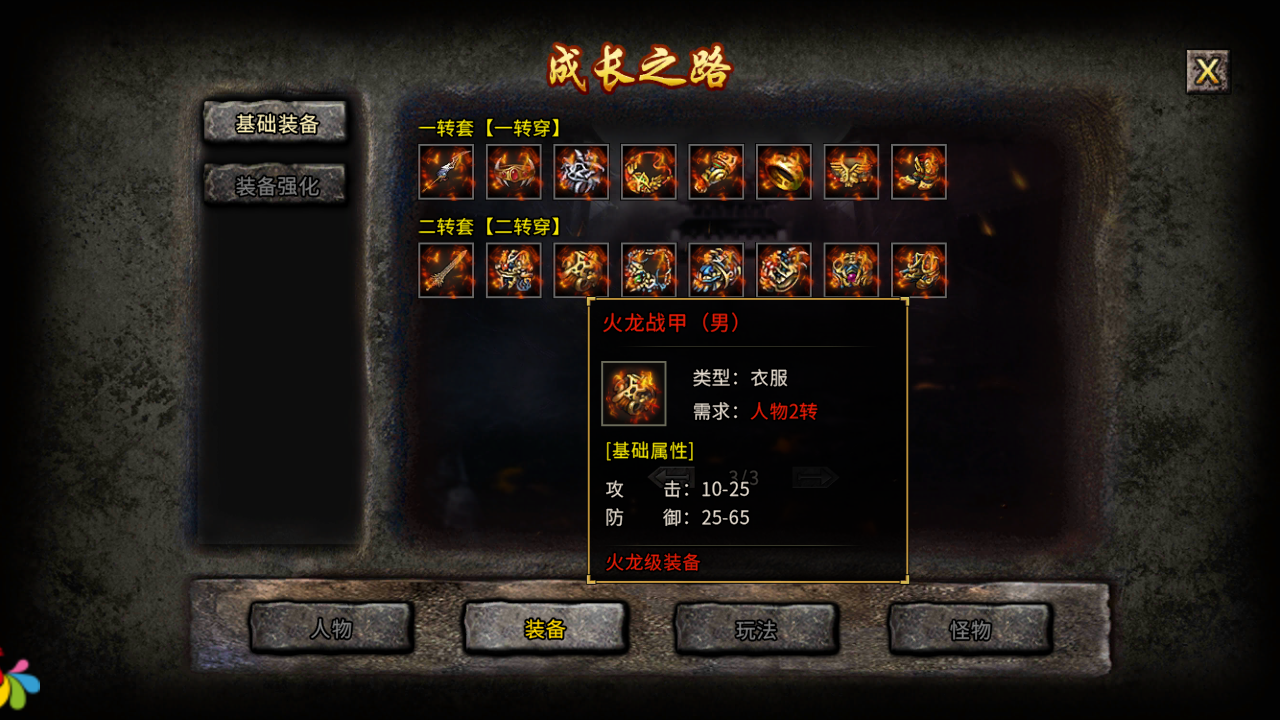The width and height of the screenshot is (1280, 720).
Task: Open the 人物 section at the bottom
Action: pos(331,630)
